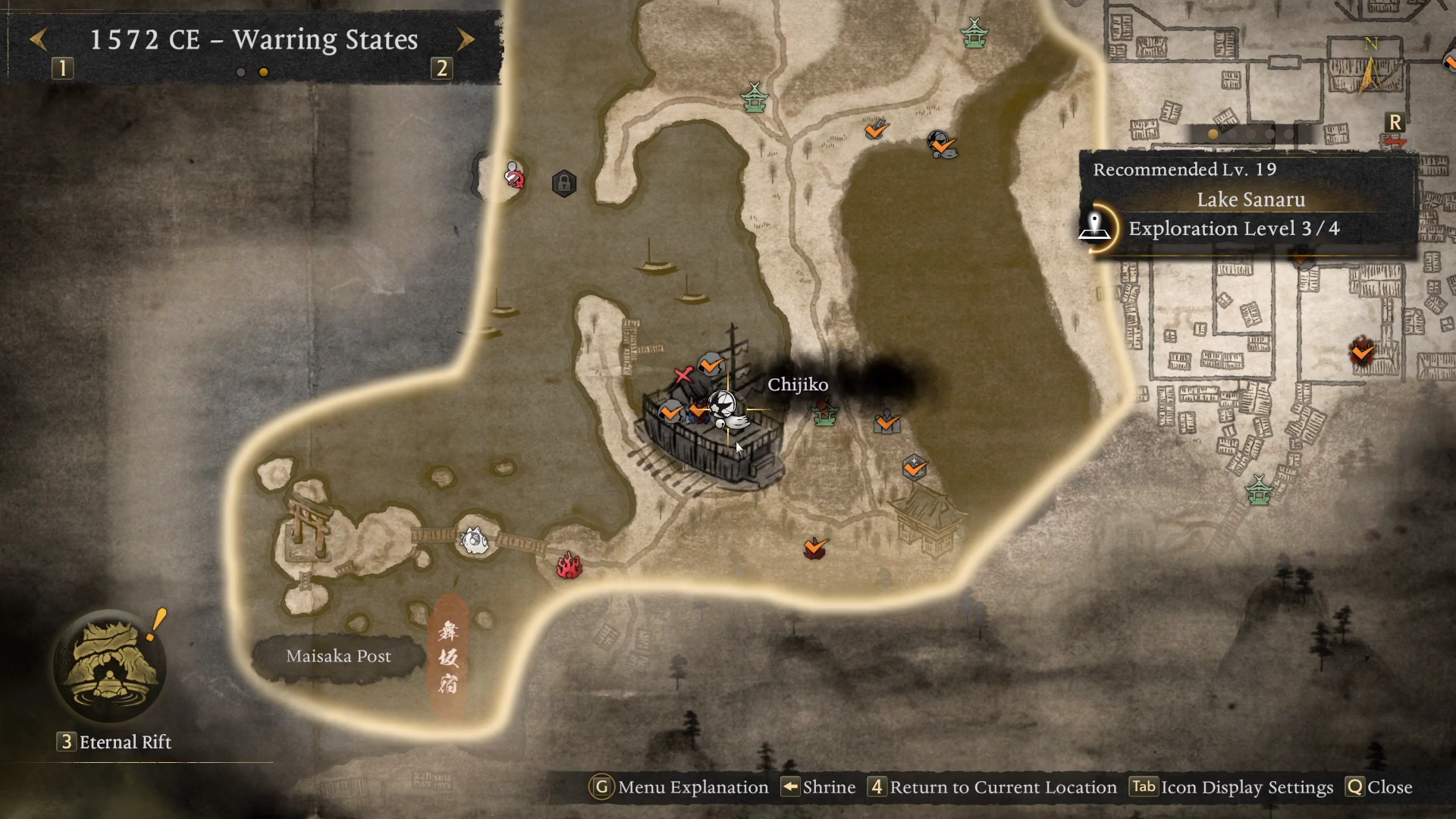The image size is (1456, 819).
Task: Select the red X marker by the ship
Action: point(682,375)
